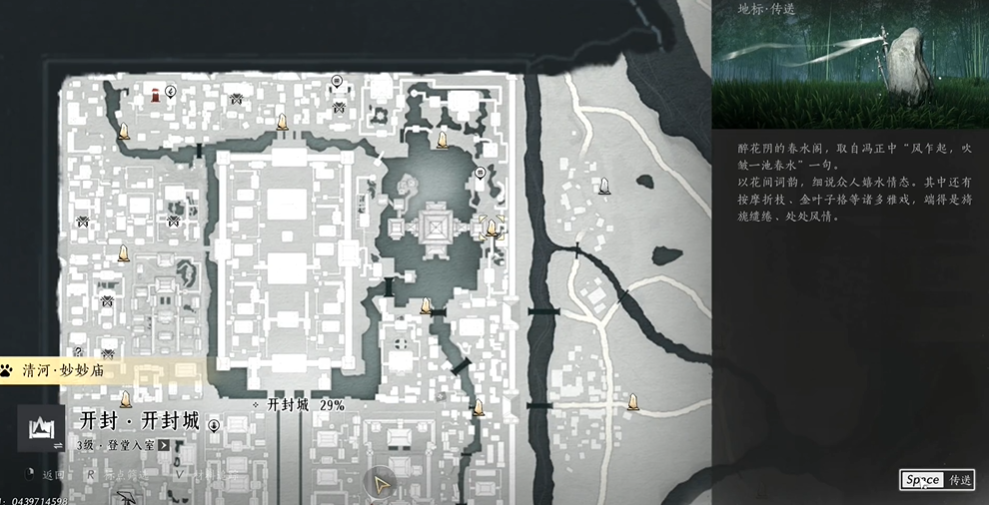Choose the selected teleport stone east of the lake pavilion

[x=491, y=229]
